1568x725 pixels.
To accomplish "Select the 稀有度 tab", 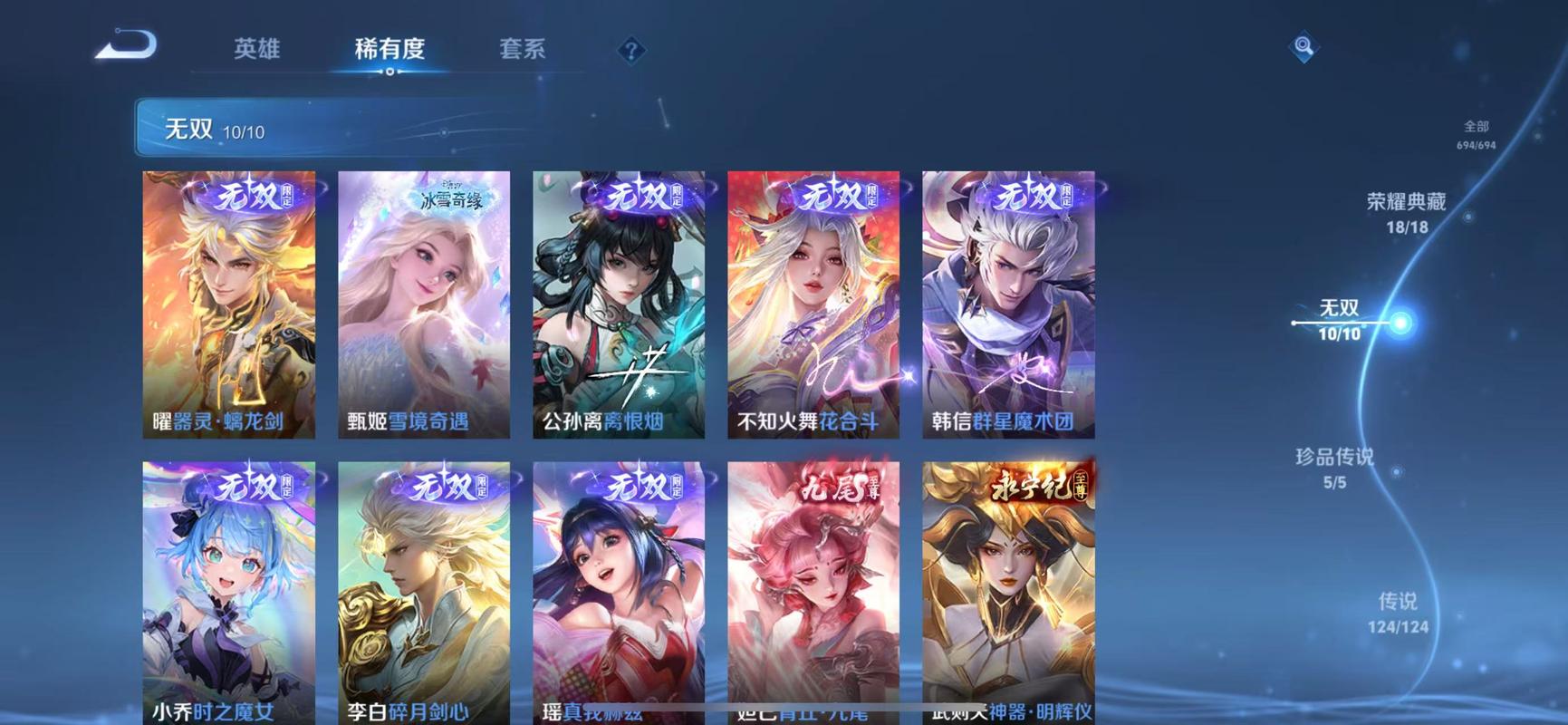I will click(390, 49).
